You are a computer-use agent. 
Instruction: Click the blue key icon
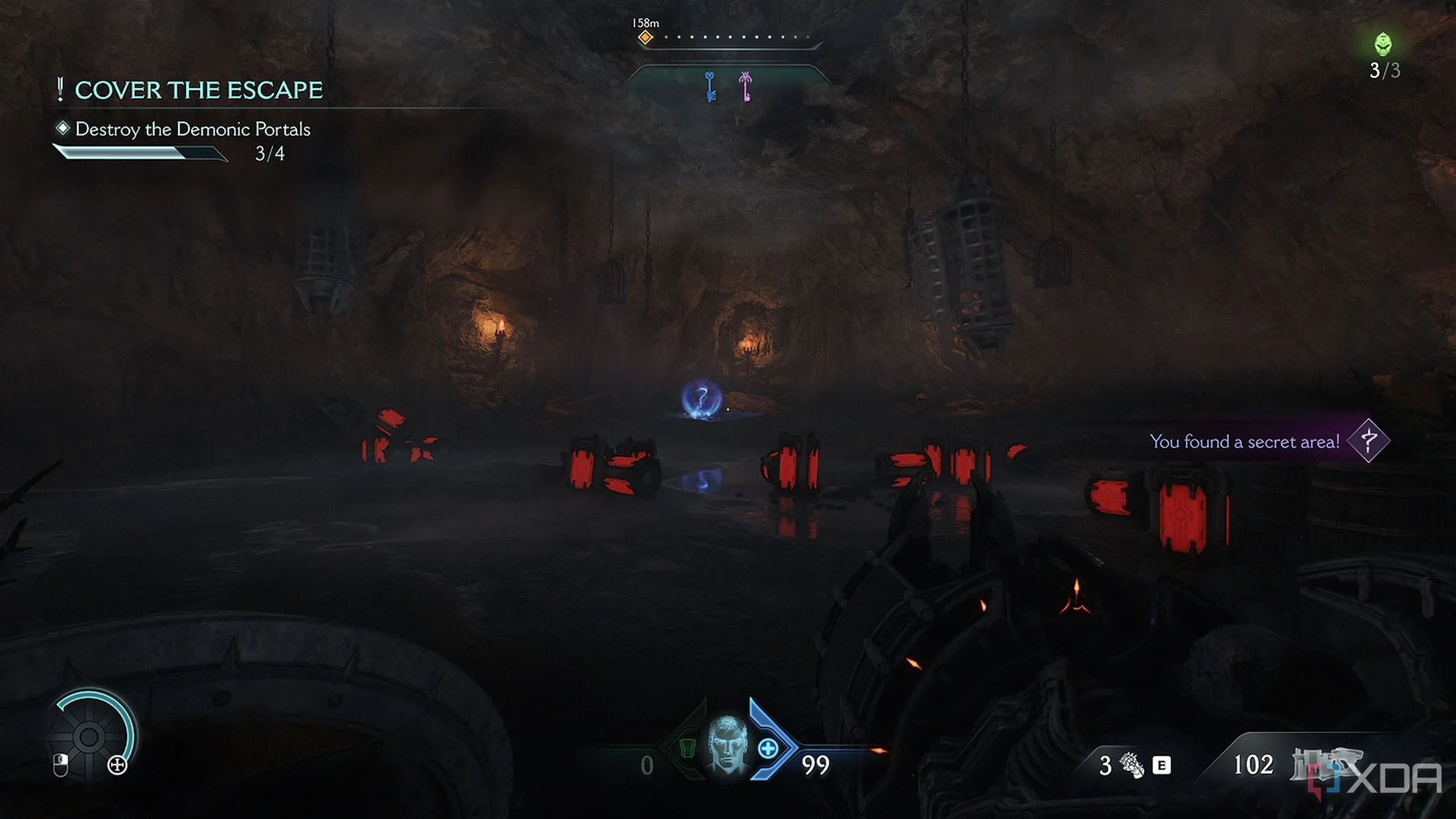[x=710, y=86]
